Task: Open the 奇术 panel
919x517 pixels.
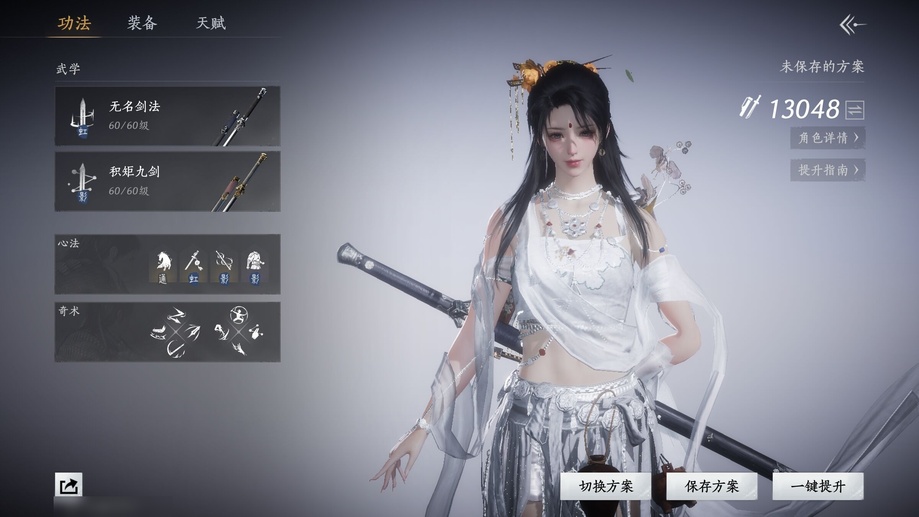Action: coord(167,332)
